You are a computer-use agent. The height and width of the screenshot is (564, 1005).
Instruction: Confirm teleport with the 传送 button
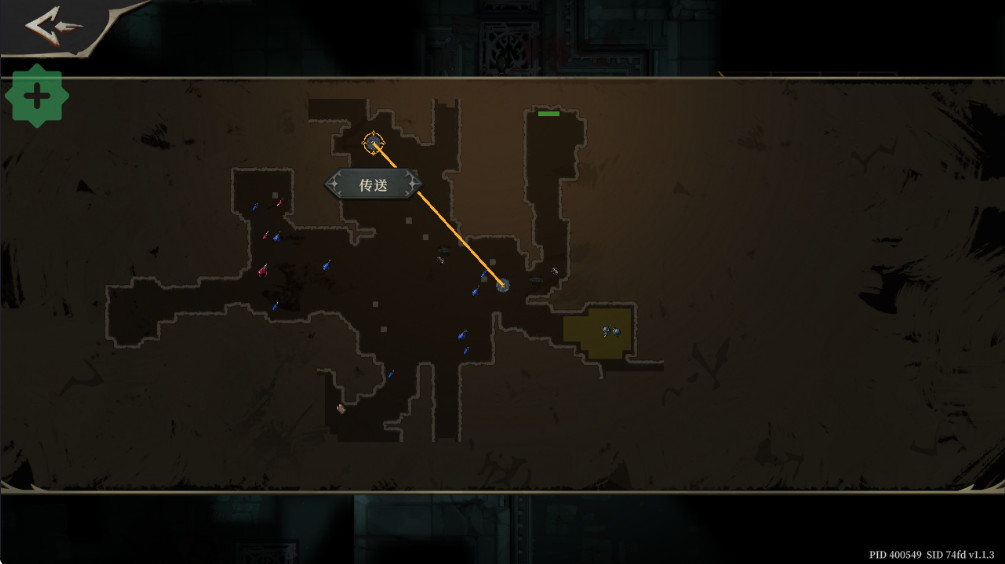pyautogui.click(x=373, y=185)
